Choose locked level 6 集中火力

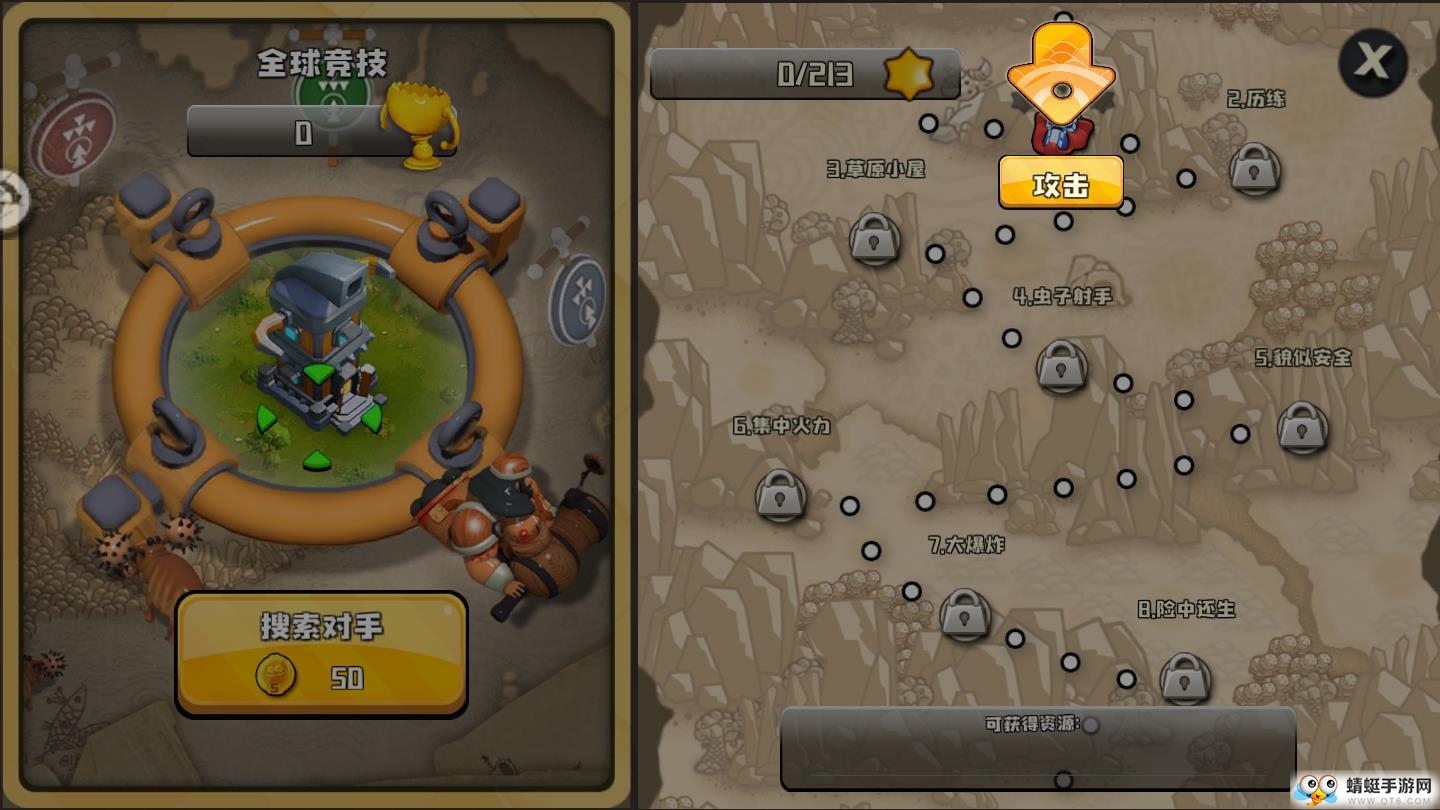[x=780, y=495]
